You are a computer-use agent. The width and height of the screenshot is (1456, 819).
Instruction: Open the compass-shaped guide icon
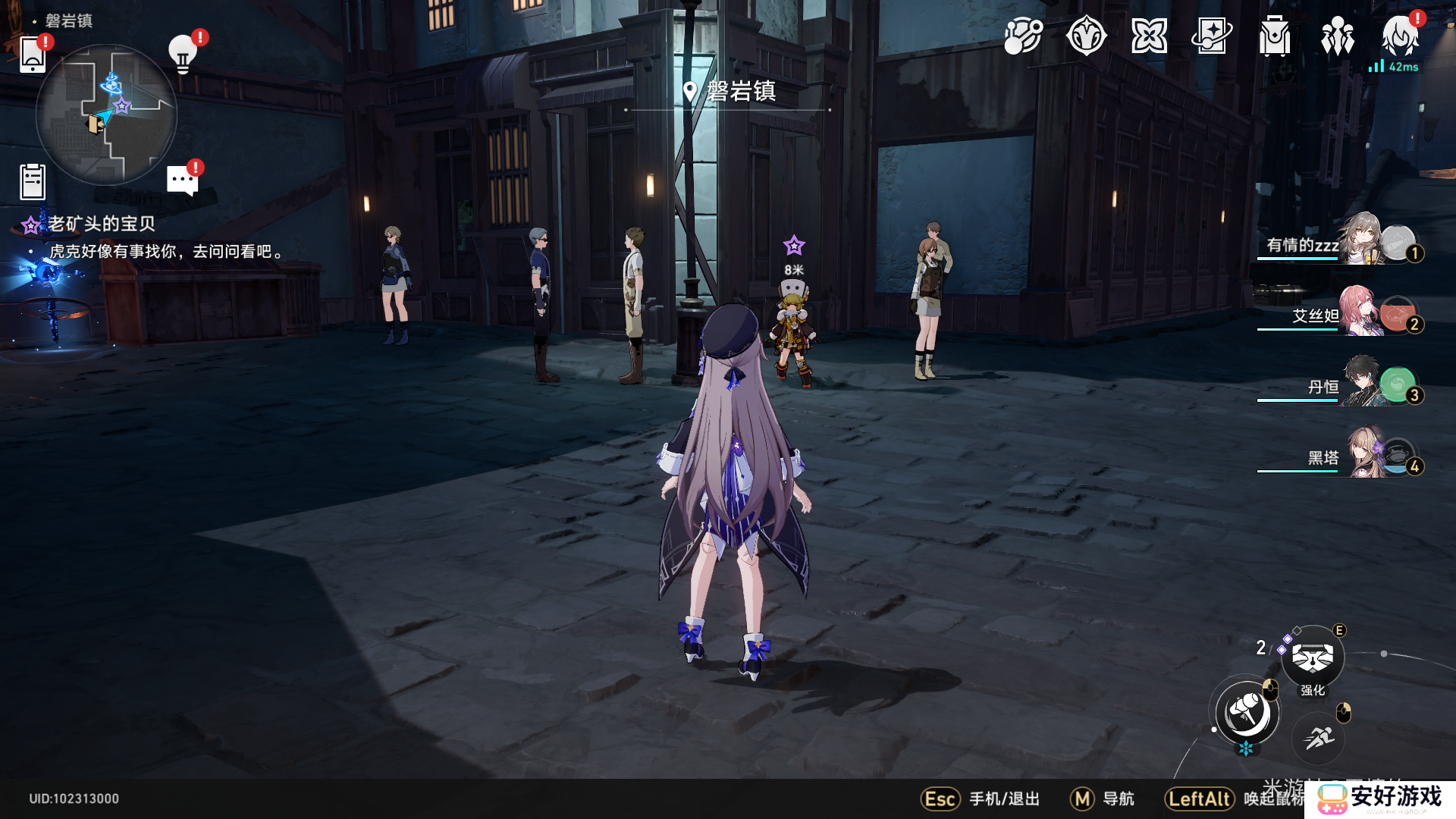point(1086,36)
